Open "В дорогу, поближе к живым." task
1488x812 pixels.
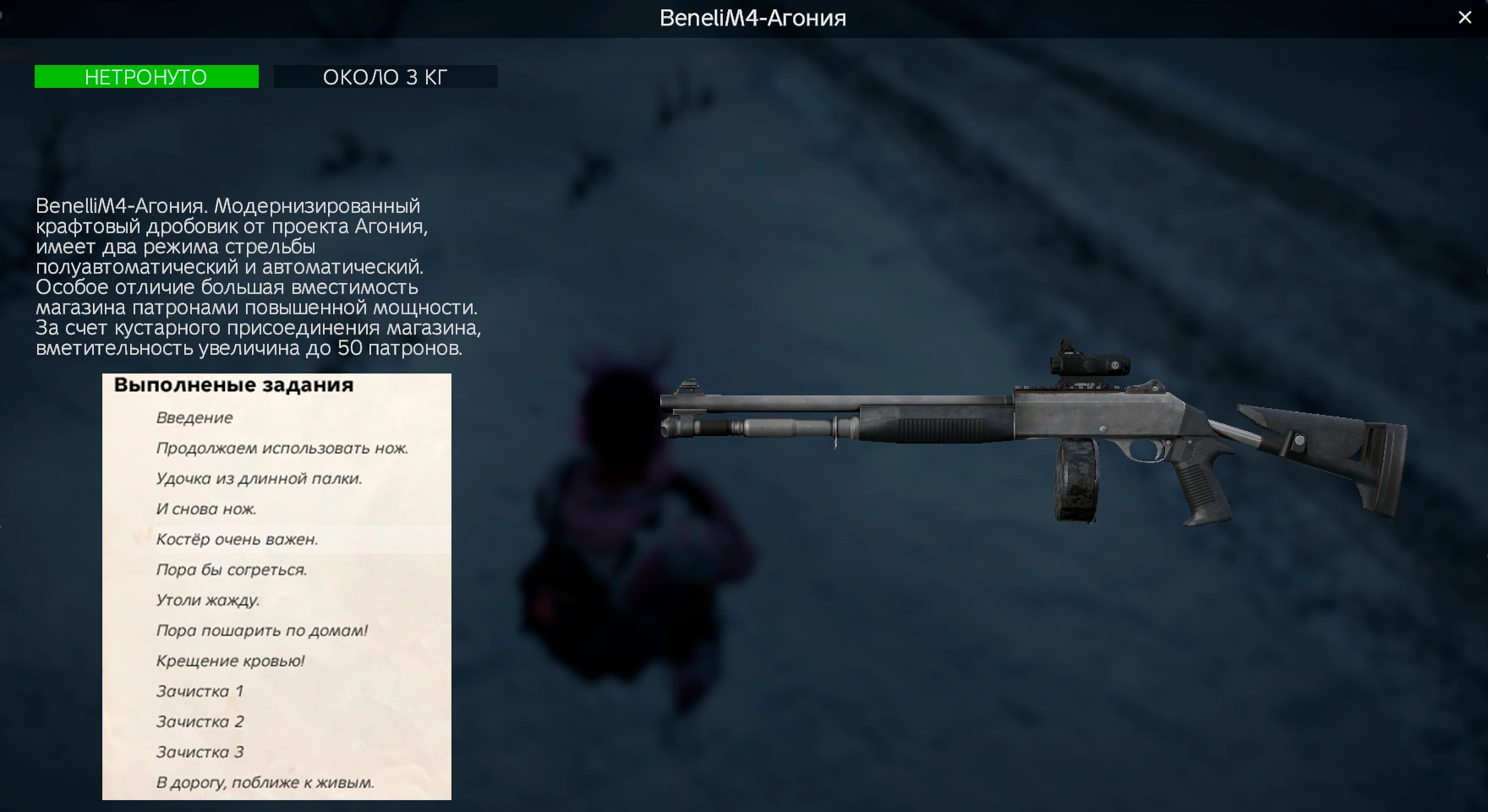click(265, 783)
